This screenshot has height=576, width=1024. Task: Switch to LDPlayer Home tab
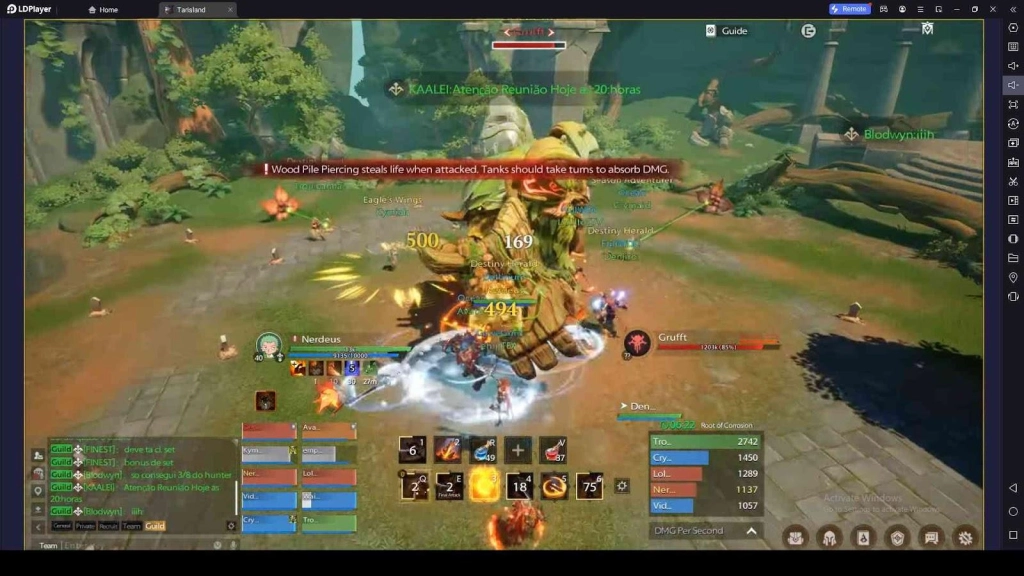(x=103, y=9)
